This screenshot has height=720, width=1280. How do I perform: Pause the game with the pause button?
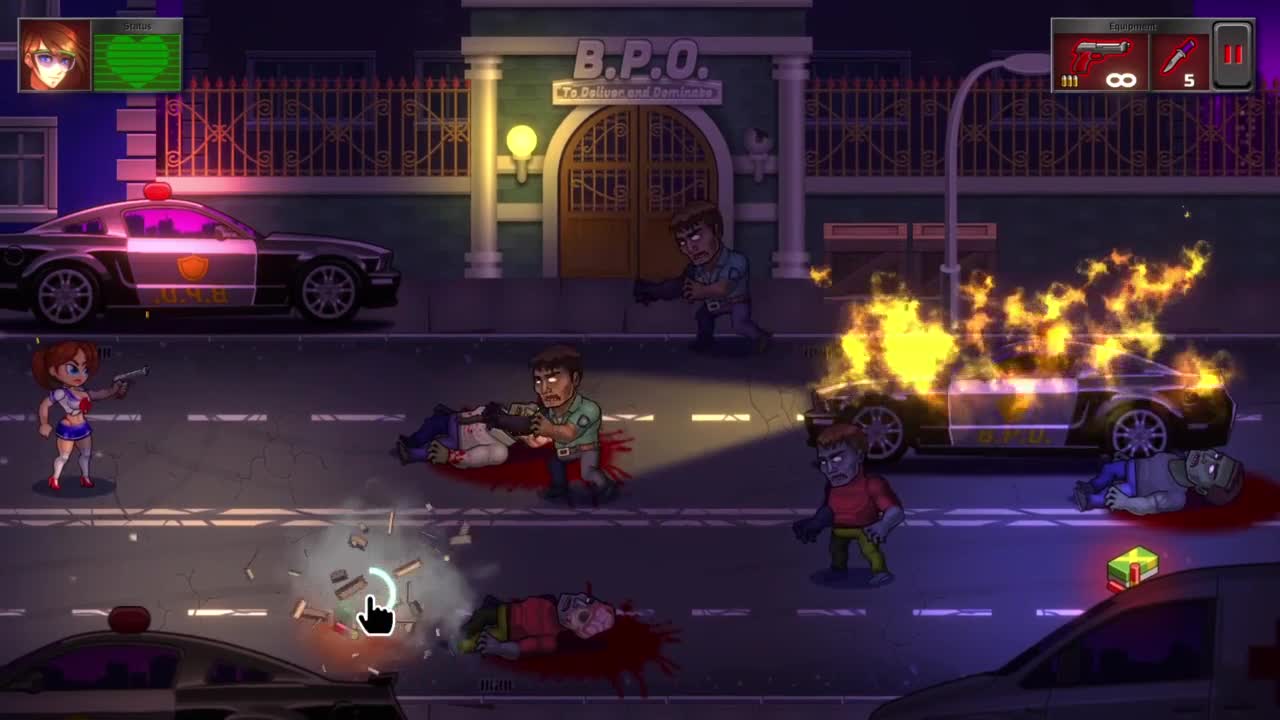(1232, 56)
